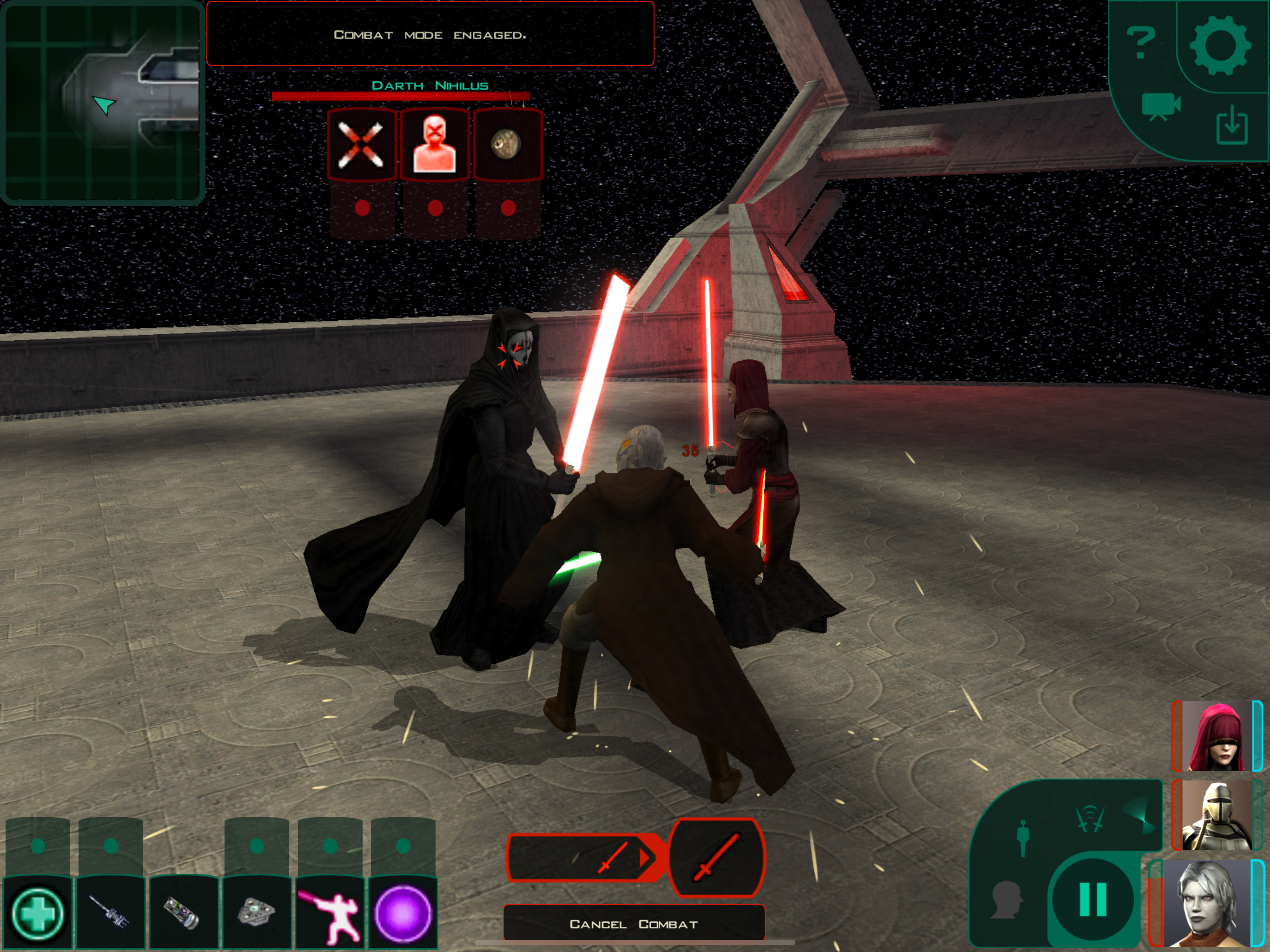Select the red figure target action
This screenshot has height=952, width=1270.
[434, 145]
